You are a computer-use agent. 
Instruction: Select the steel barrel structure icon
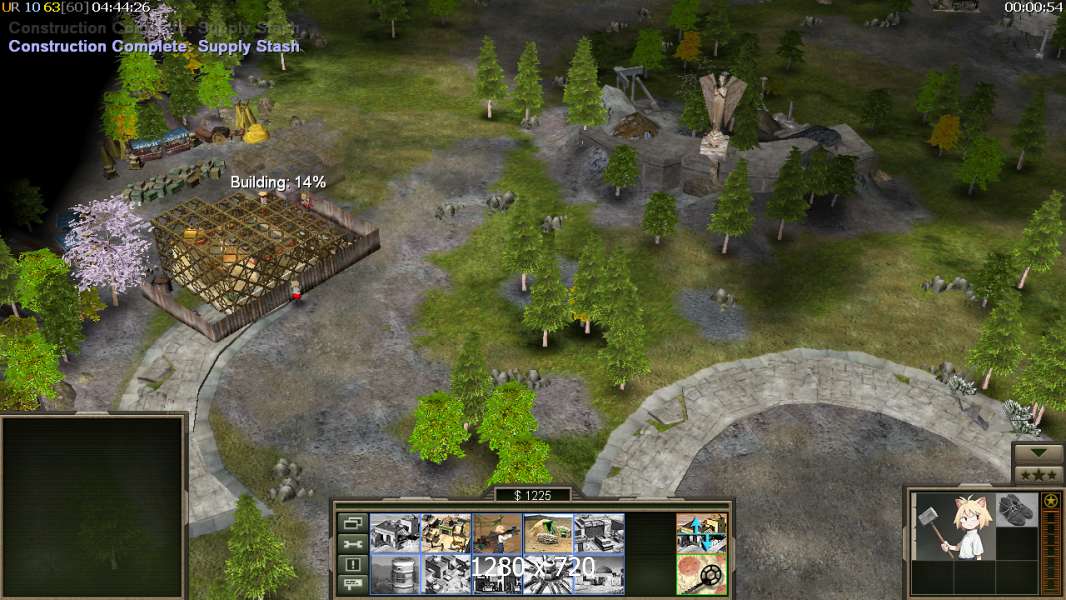(394, 574)
